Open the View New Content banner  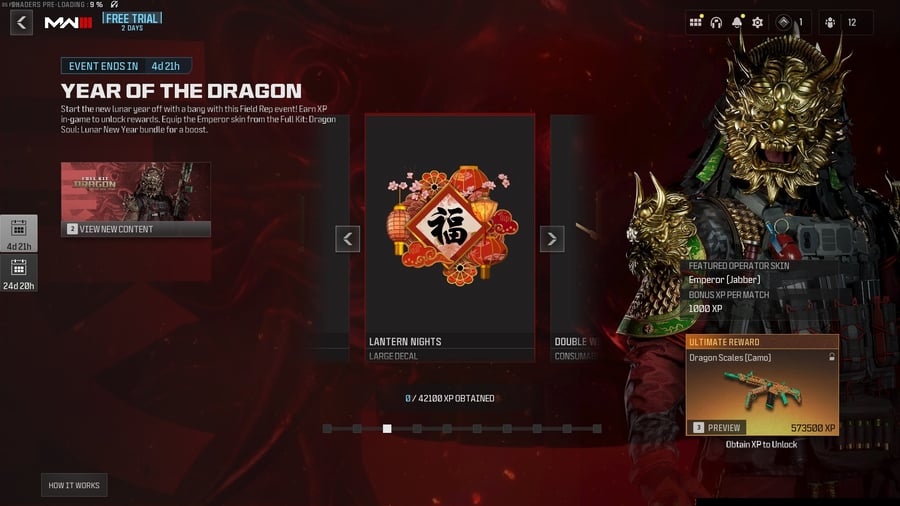[x=135, y=199]
